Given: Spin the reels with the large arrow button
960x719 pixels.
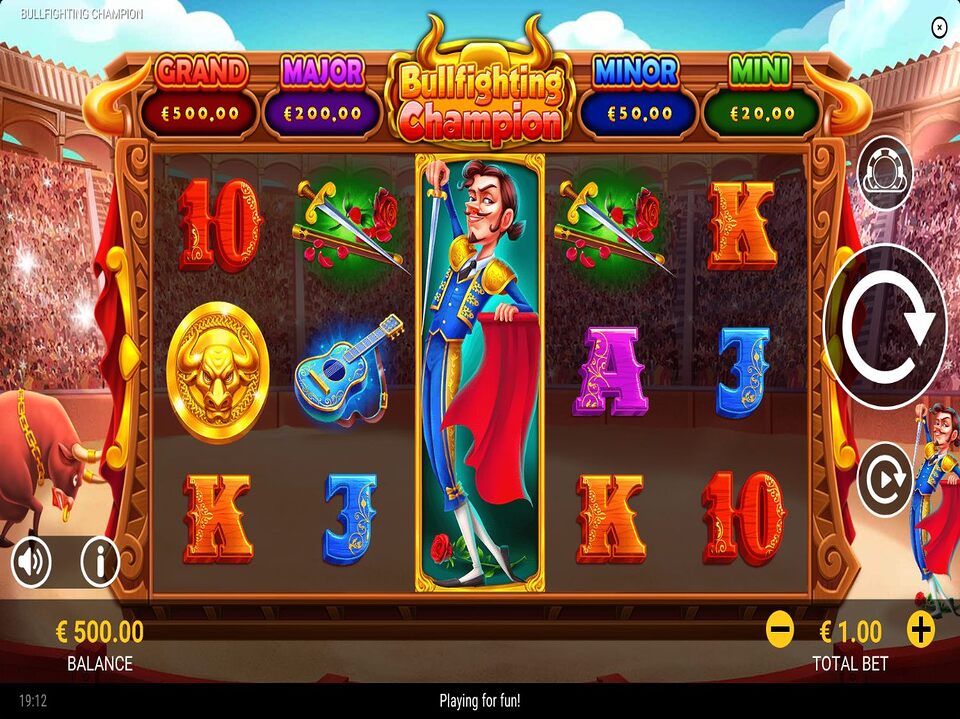Looking at the screenshot, I should pyautogui.click(x=885, y=325).
